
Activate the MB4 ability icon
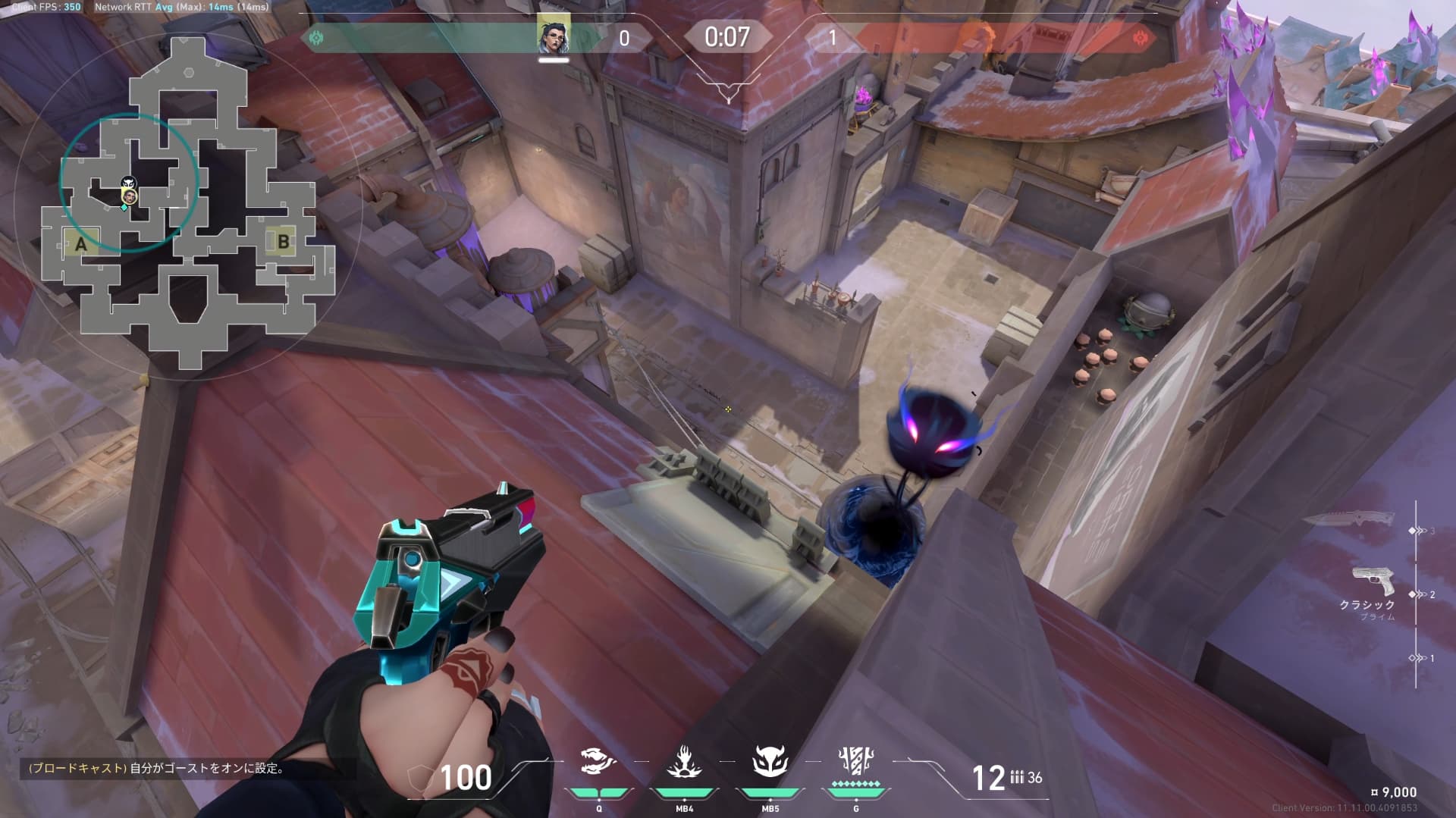[x=684, y=763]
